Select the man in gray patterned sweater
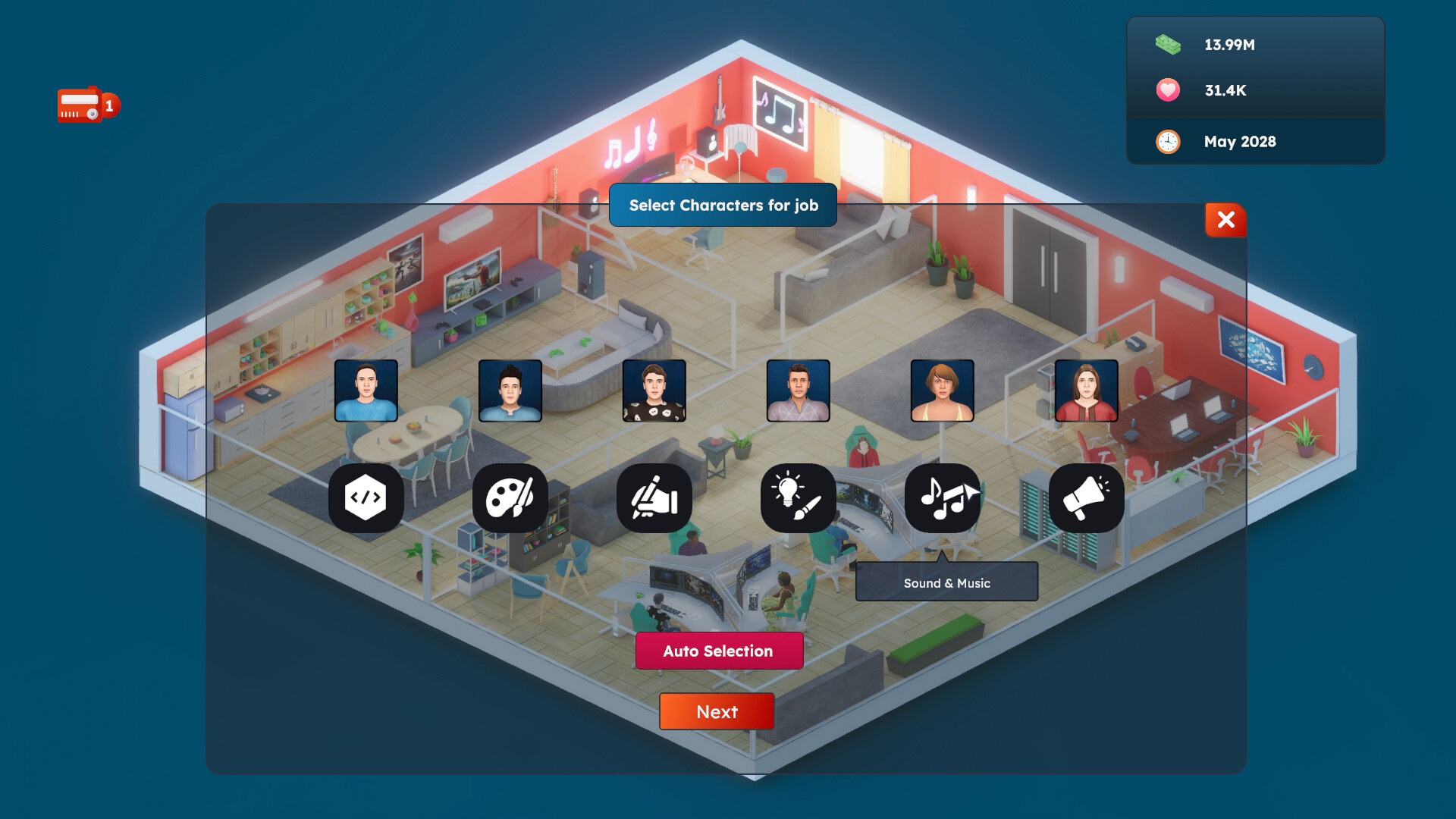Viewport: 1456px width, 819px height. click(x=797, y=391)
